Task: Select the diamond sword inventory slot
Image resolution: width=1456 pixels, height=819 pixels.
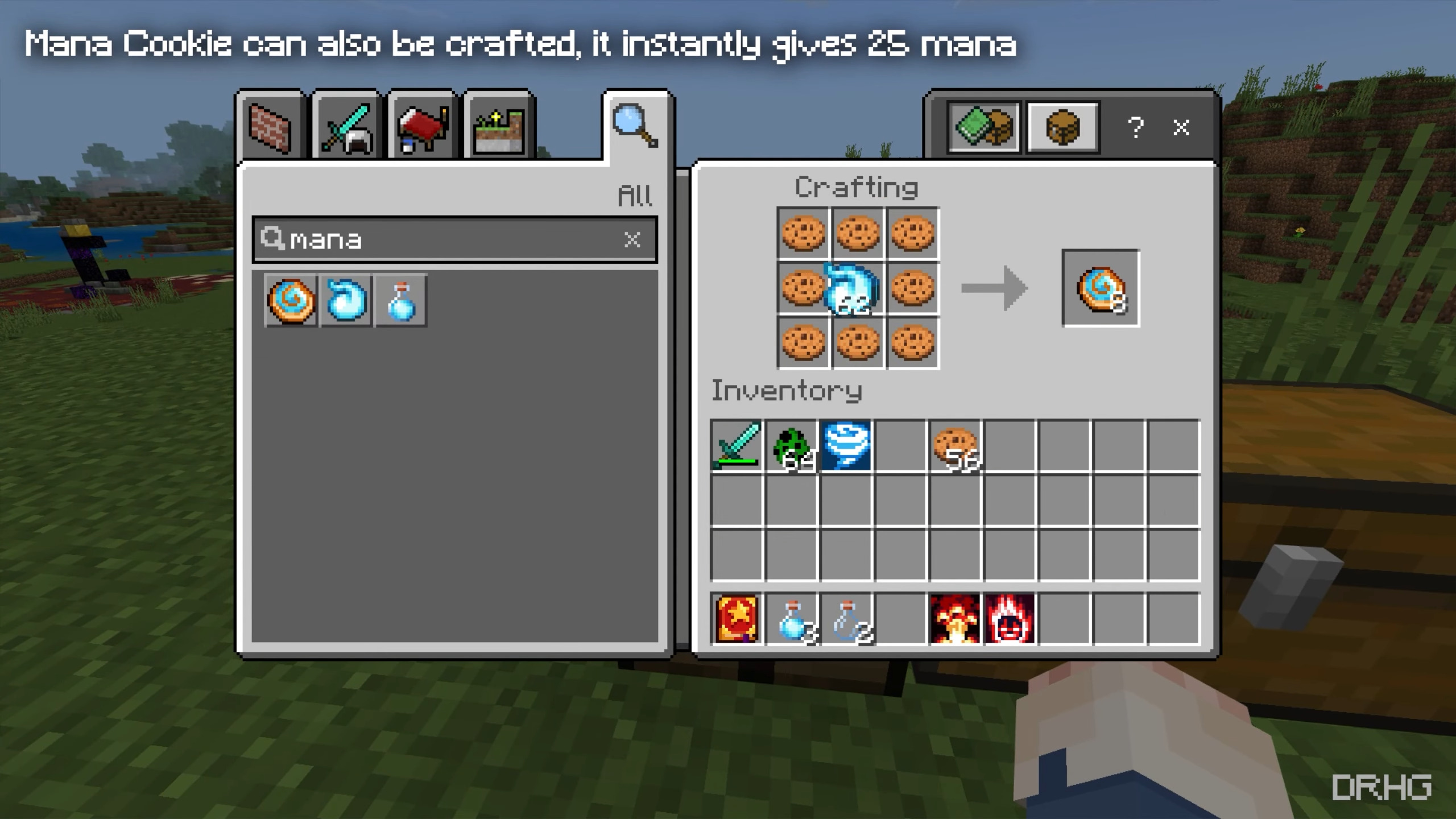Action: point(736,446)
